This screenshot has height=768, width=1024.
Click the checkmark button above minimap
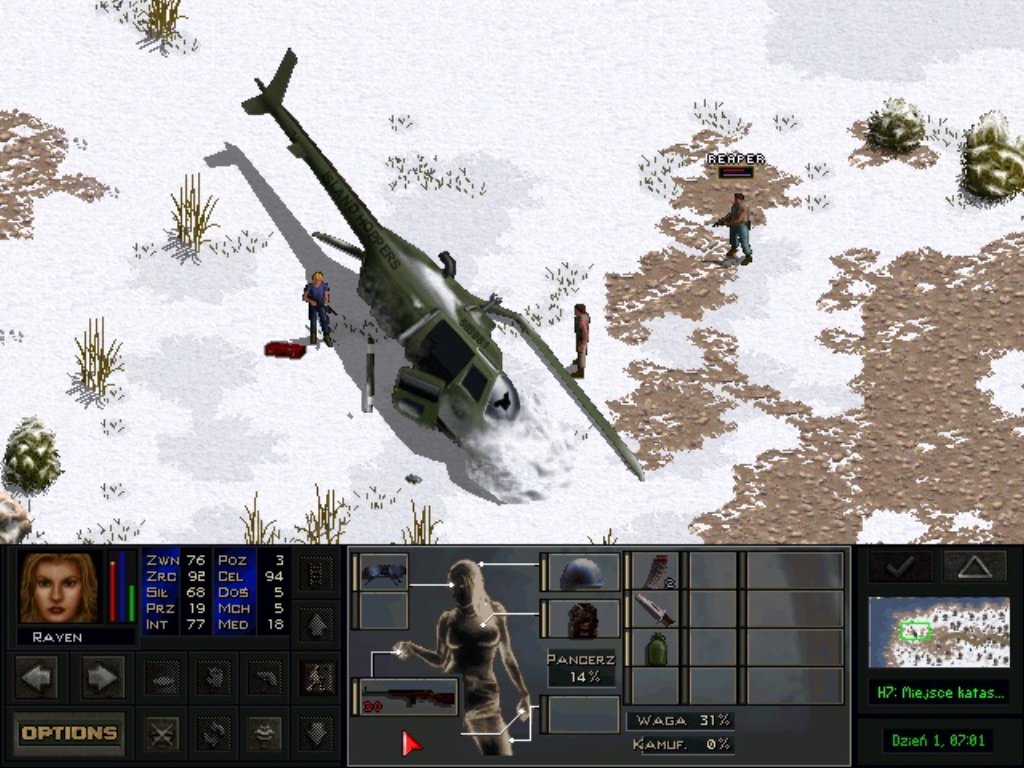[x=901, y=566]
